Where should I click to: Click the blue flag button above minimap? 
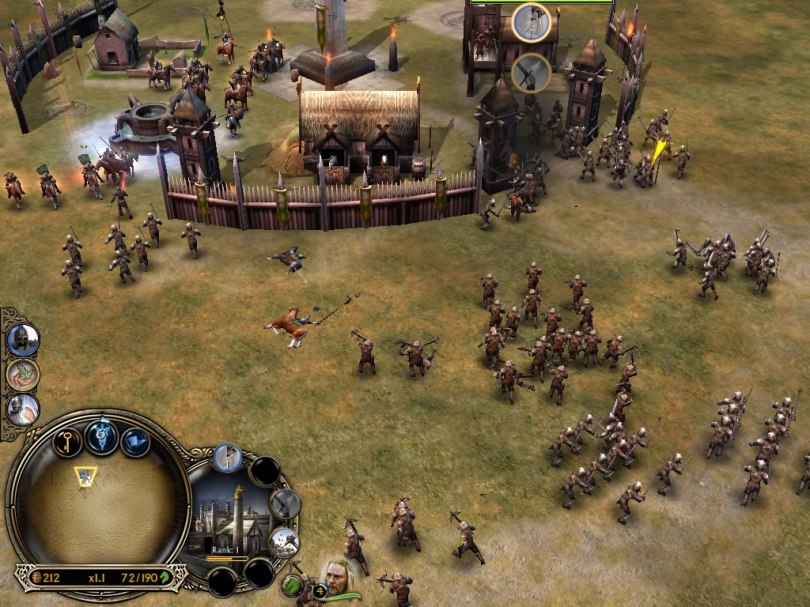(135, 440)
